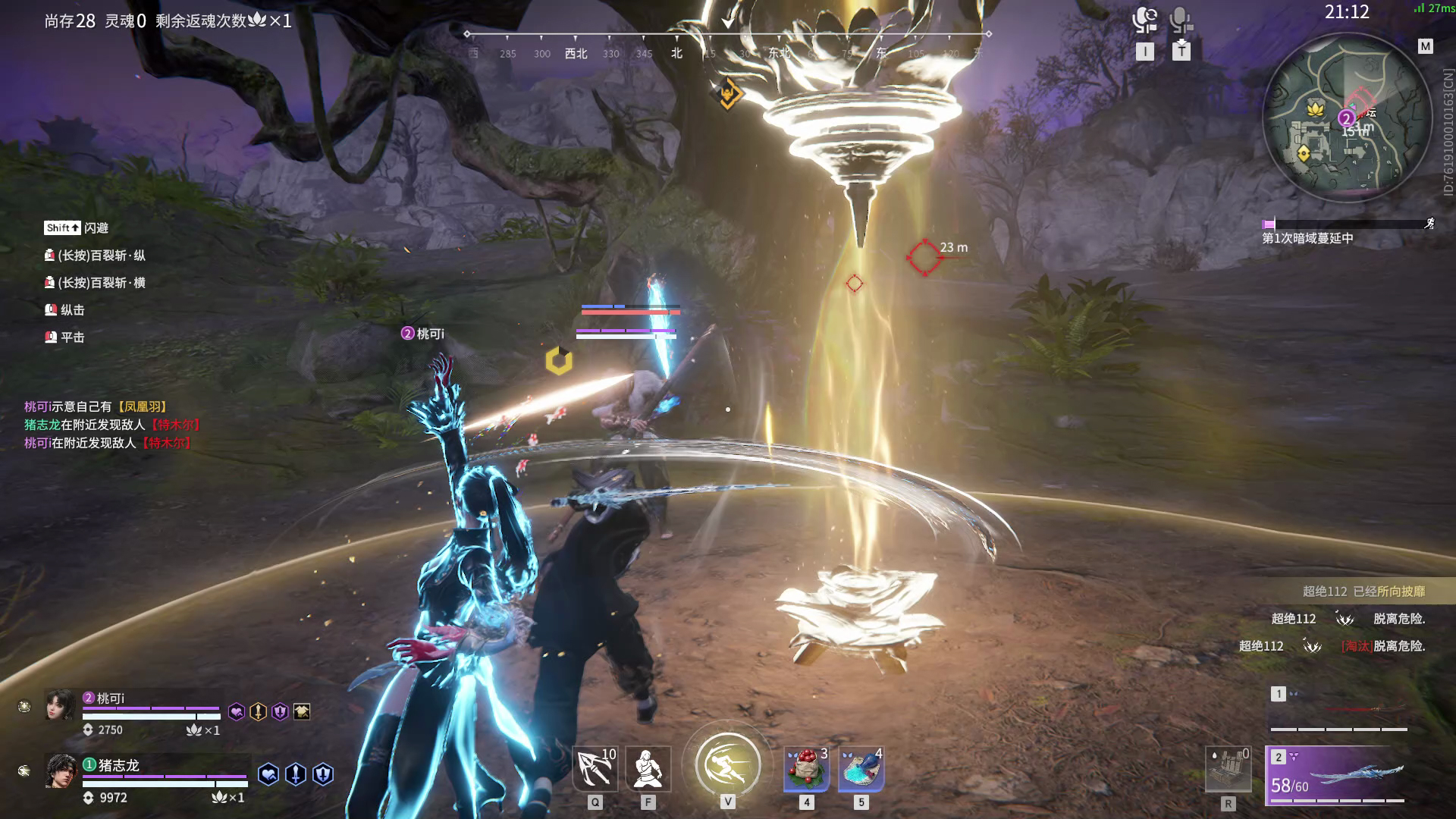Select the grappling hook slot

click(x=595, y=768)
